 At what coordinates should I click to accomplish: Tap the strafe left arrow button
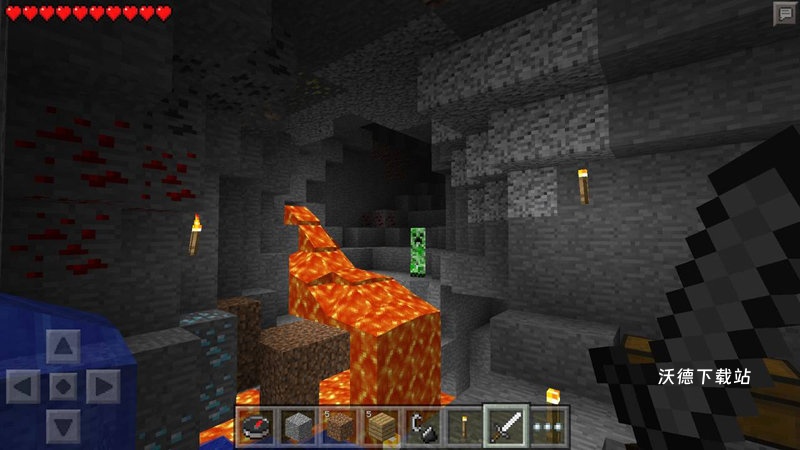click(24, 386)
